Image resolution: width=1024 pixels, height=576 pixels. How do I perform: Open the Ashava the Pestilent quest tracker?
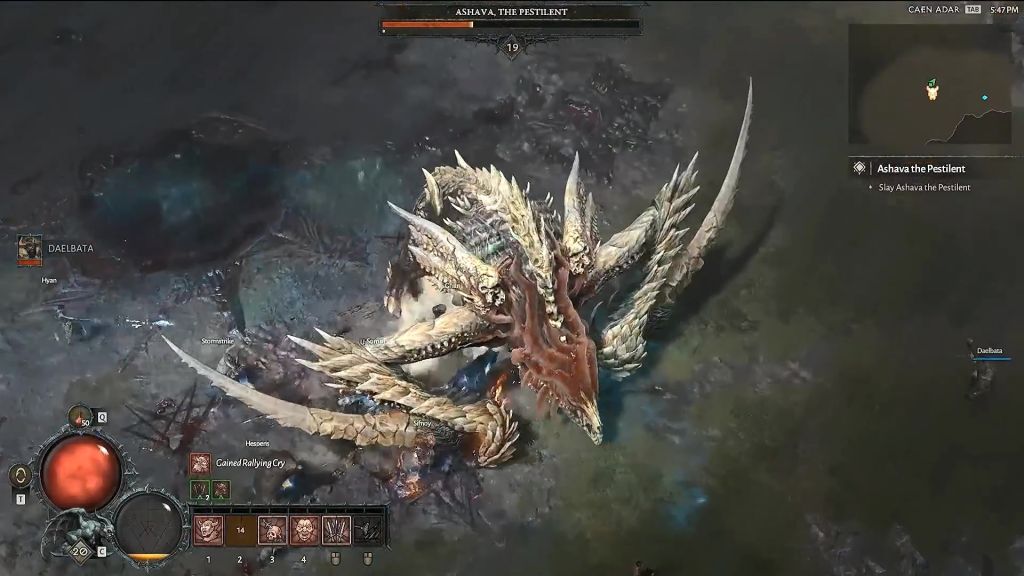click(x=920, y=168)
